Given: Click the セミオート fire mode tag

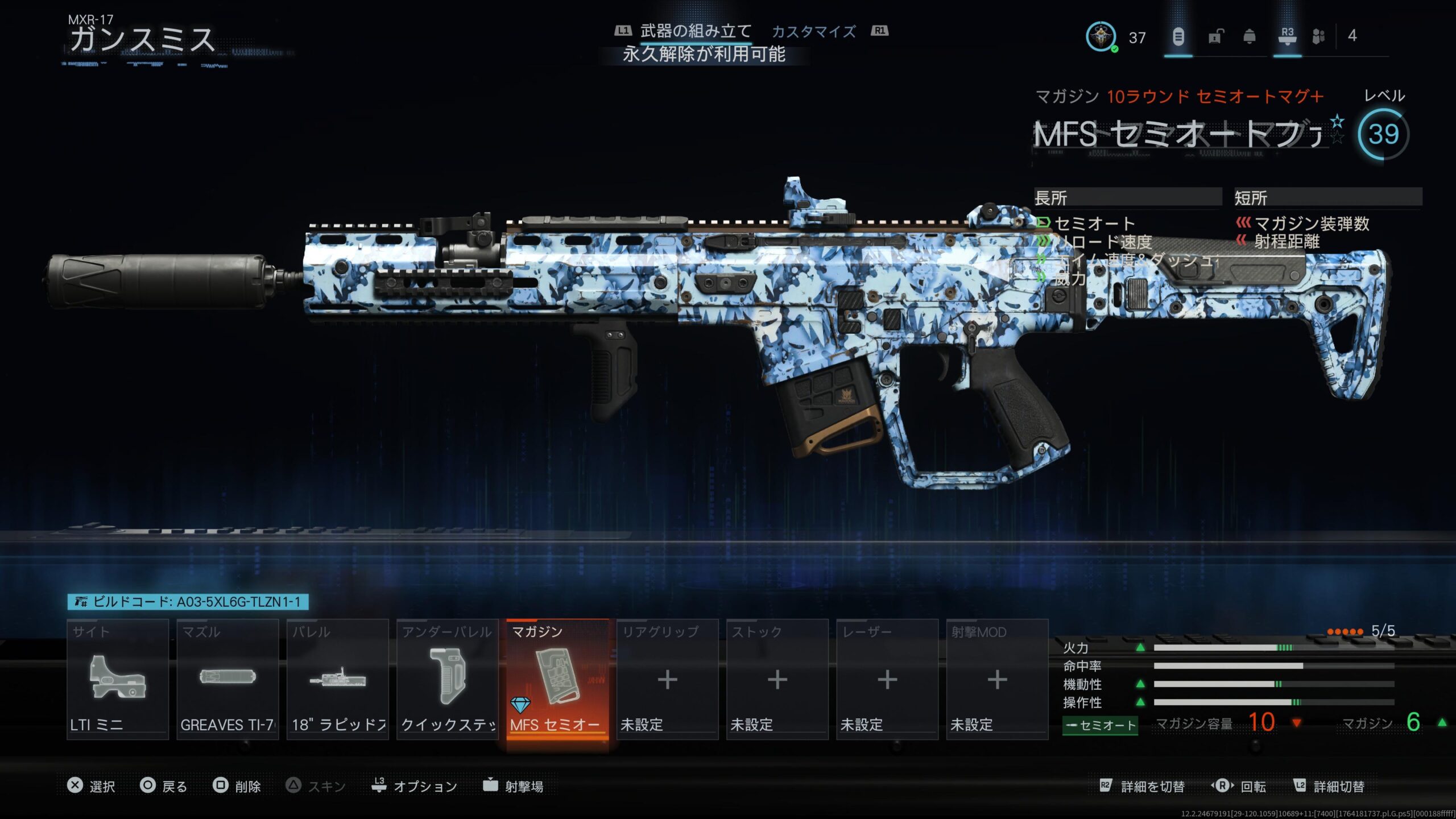Looking at the screenshot, I should [1100, 725].
